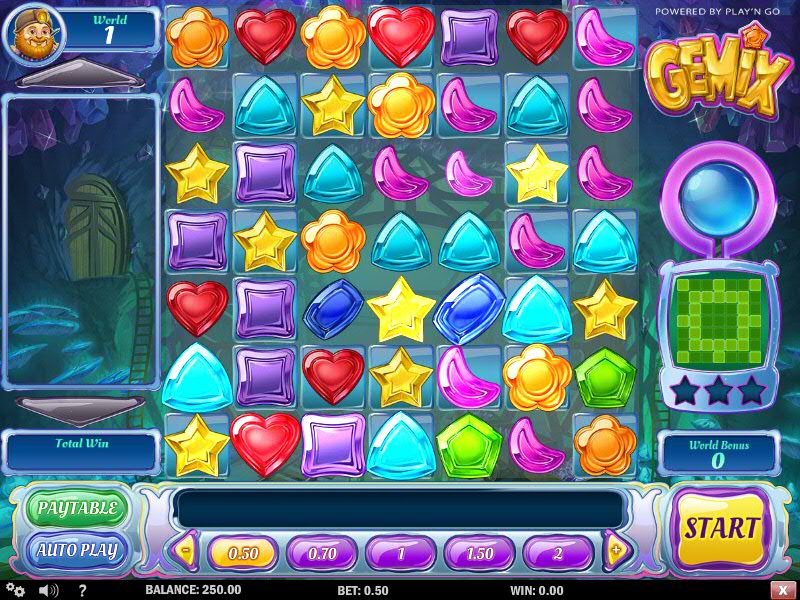Open the Paytable
Viewport: 800px width, 600px height.
point(78,508)
